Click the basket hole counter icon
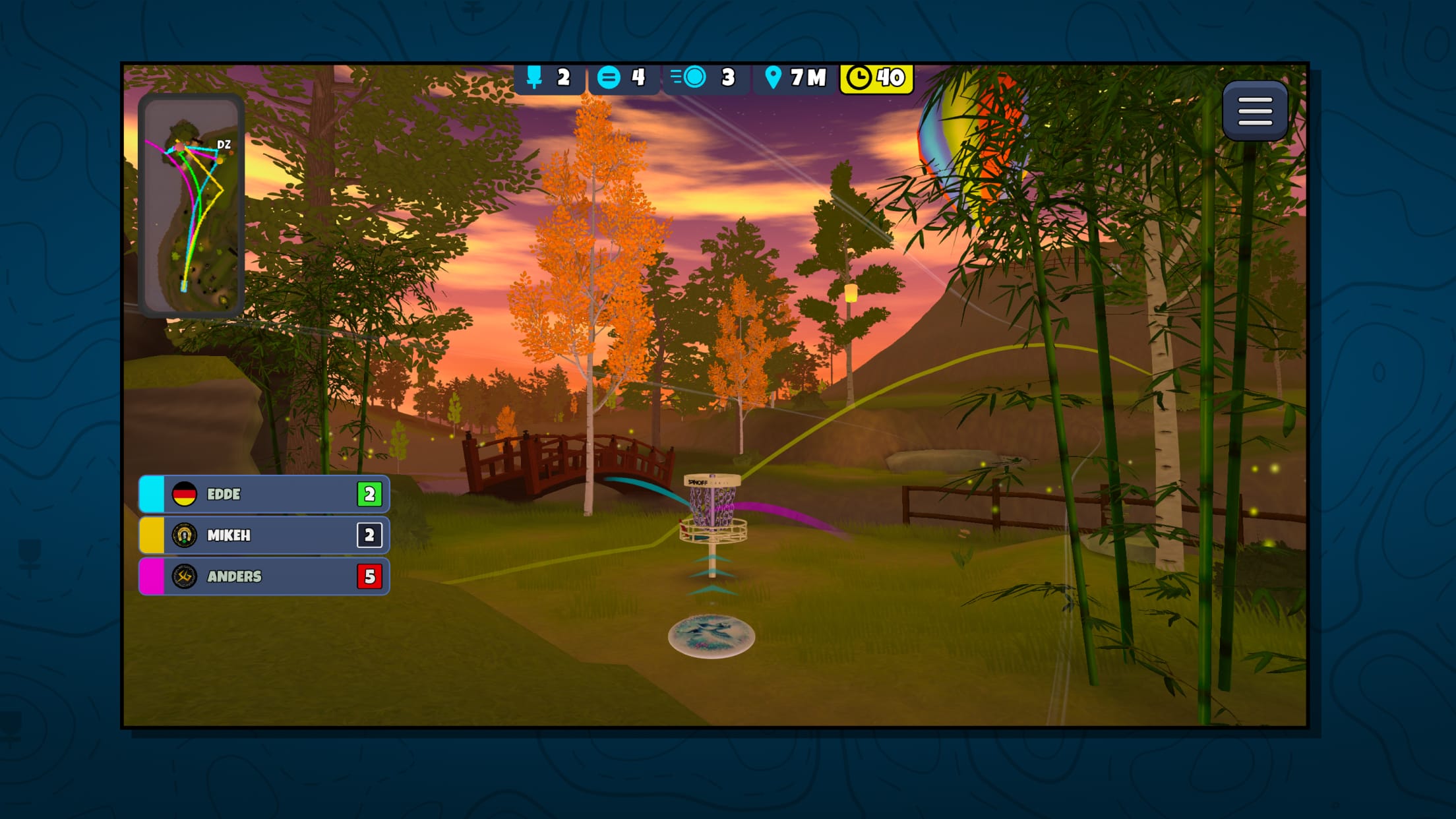1456x819 pixels. click(x=534, y=78)
